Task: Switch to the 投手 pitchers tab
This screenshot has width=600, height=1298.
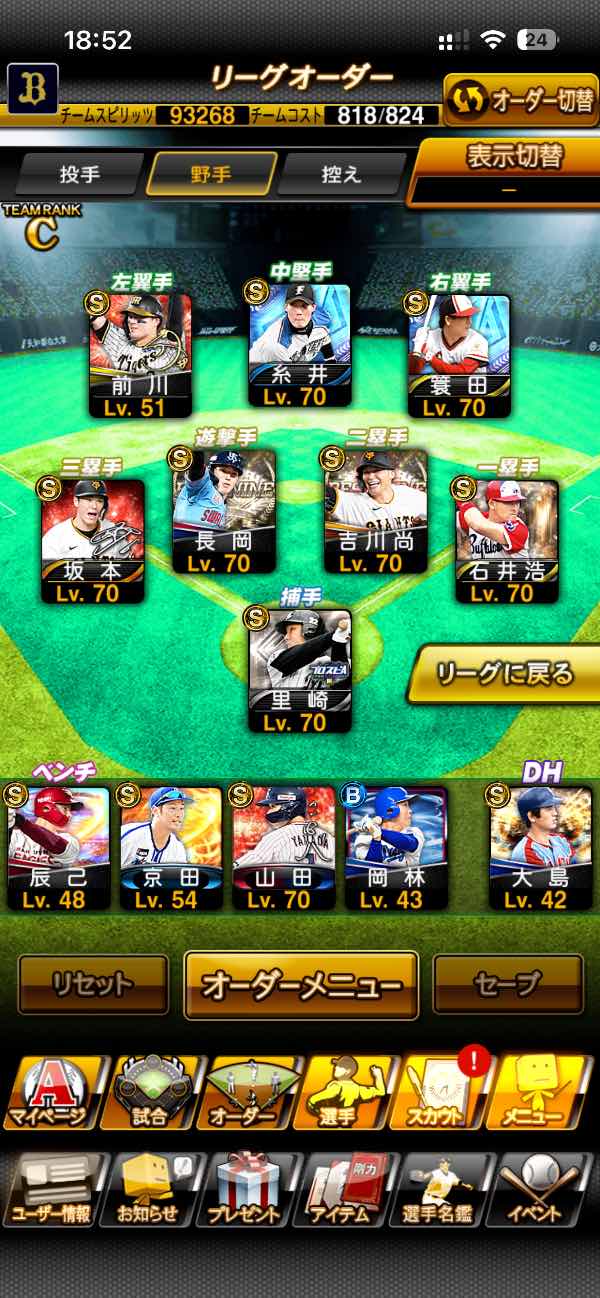Action: (x=80, y=174)
